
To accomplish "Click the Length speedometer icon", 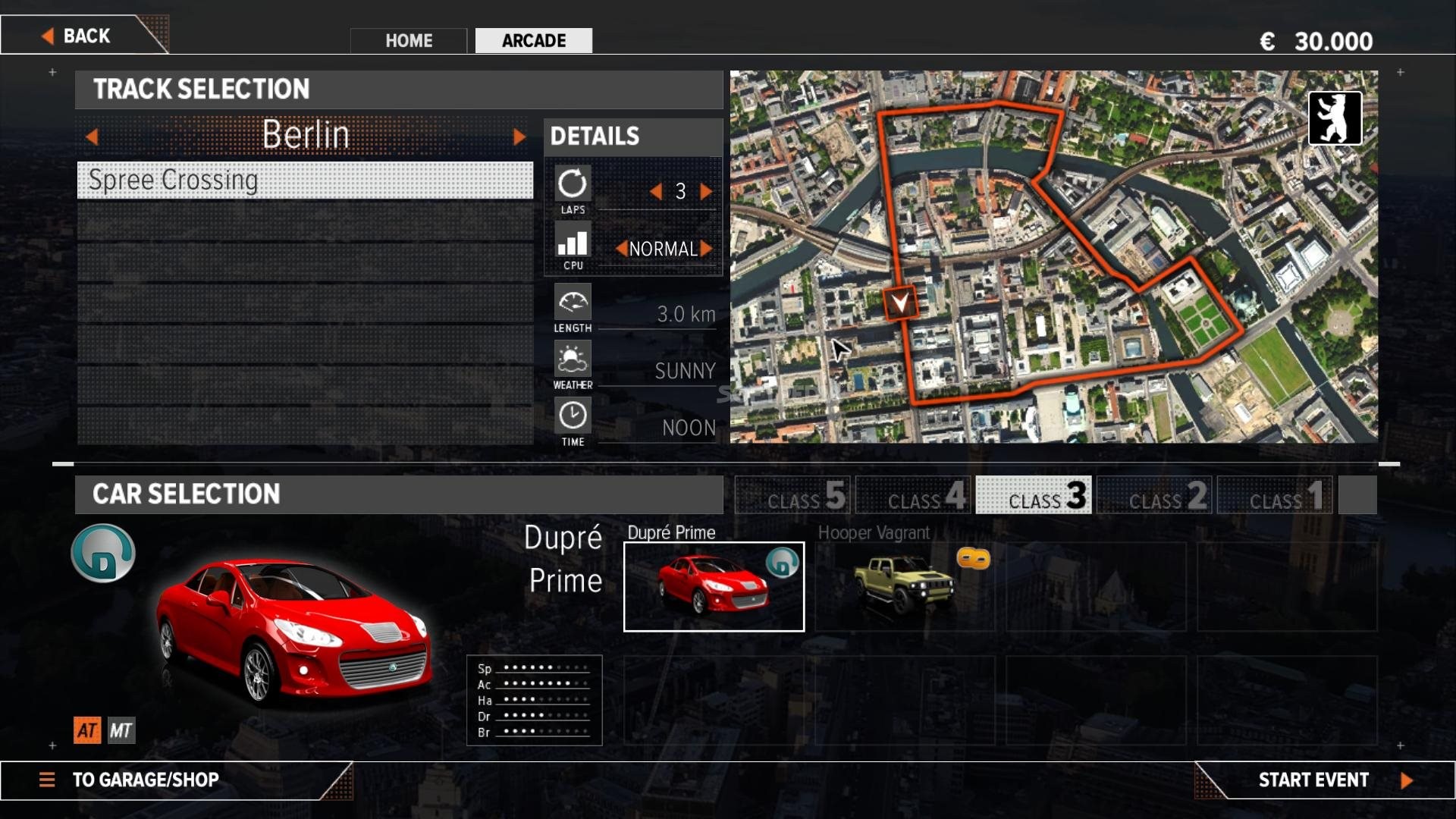I will (x=573, y=303).
